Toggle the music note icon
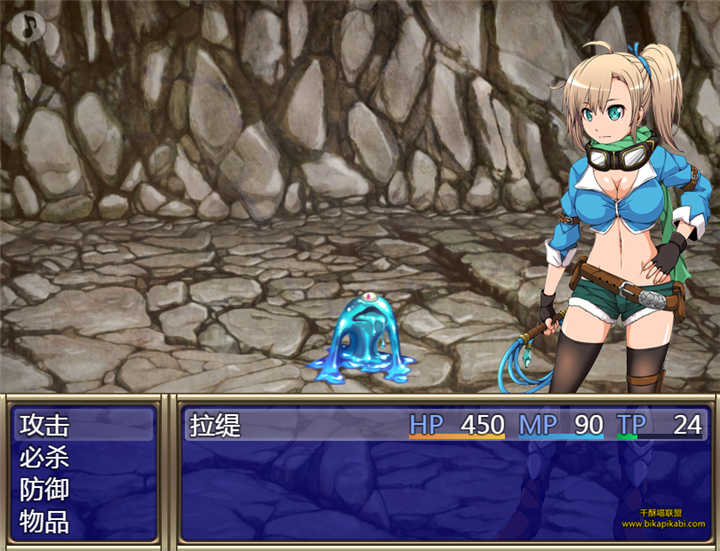Viewport: 720px width, 551px height. pos(31,25)
